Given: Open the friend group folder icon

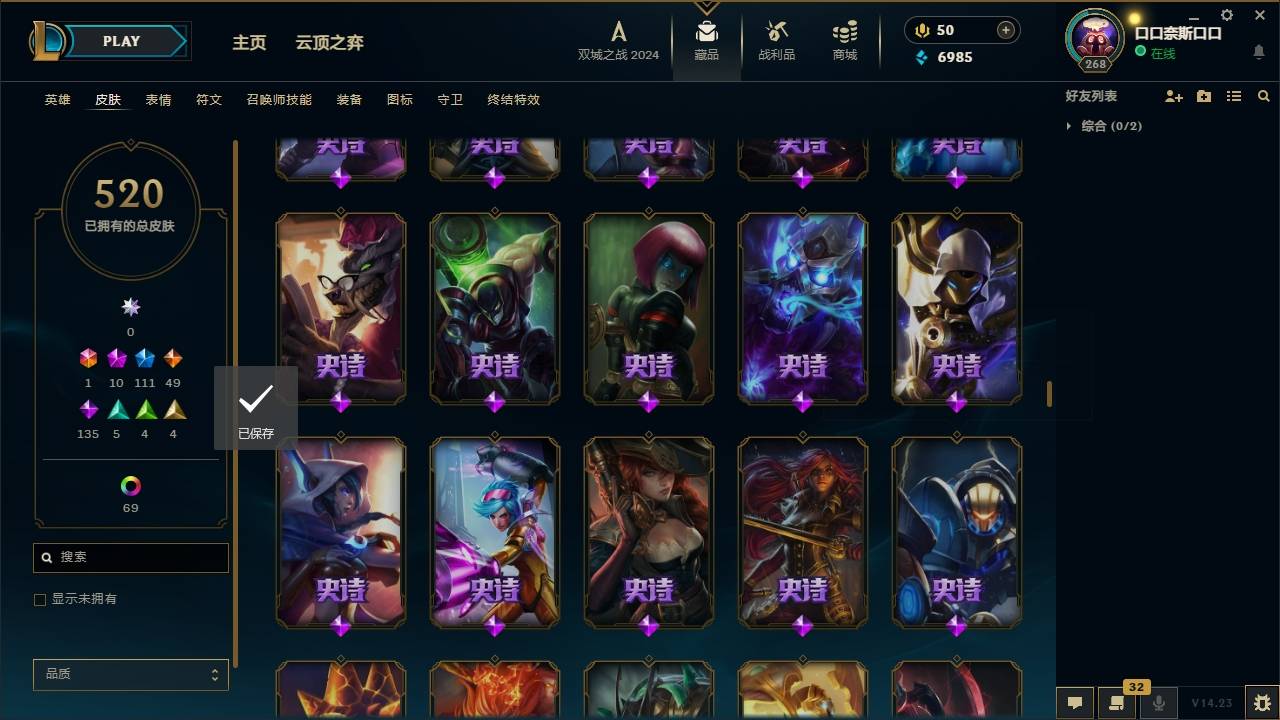Looking at the screenshot, I should tap(1204, 95).
